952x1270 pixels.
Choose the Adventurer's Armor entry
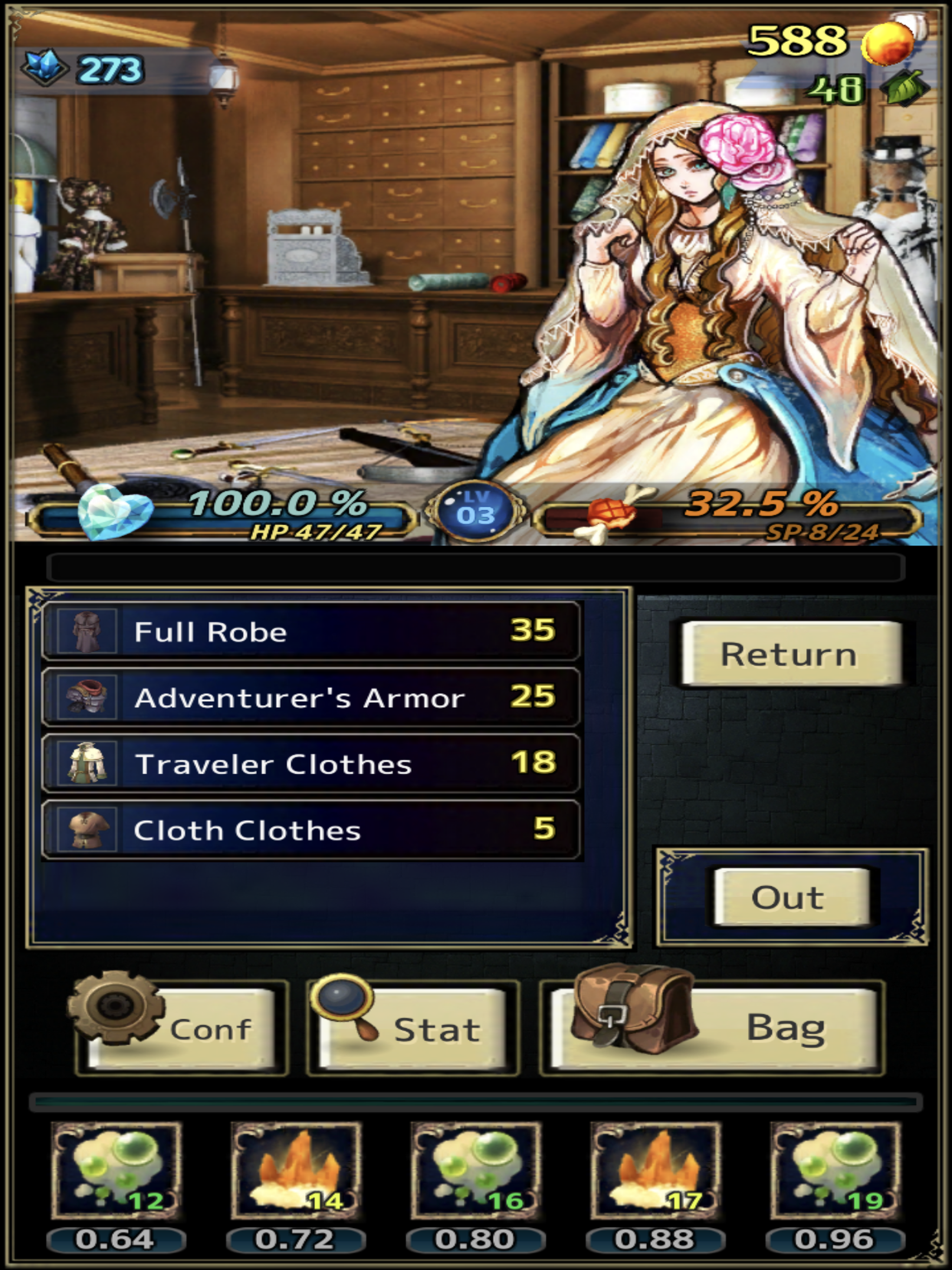310,698
